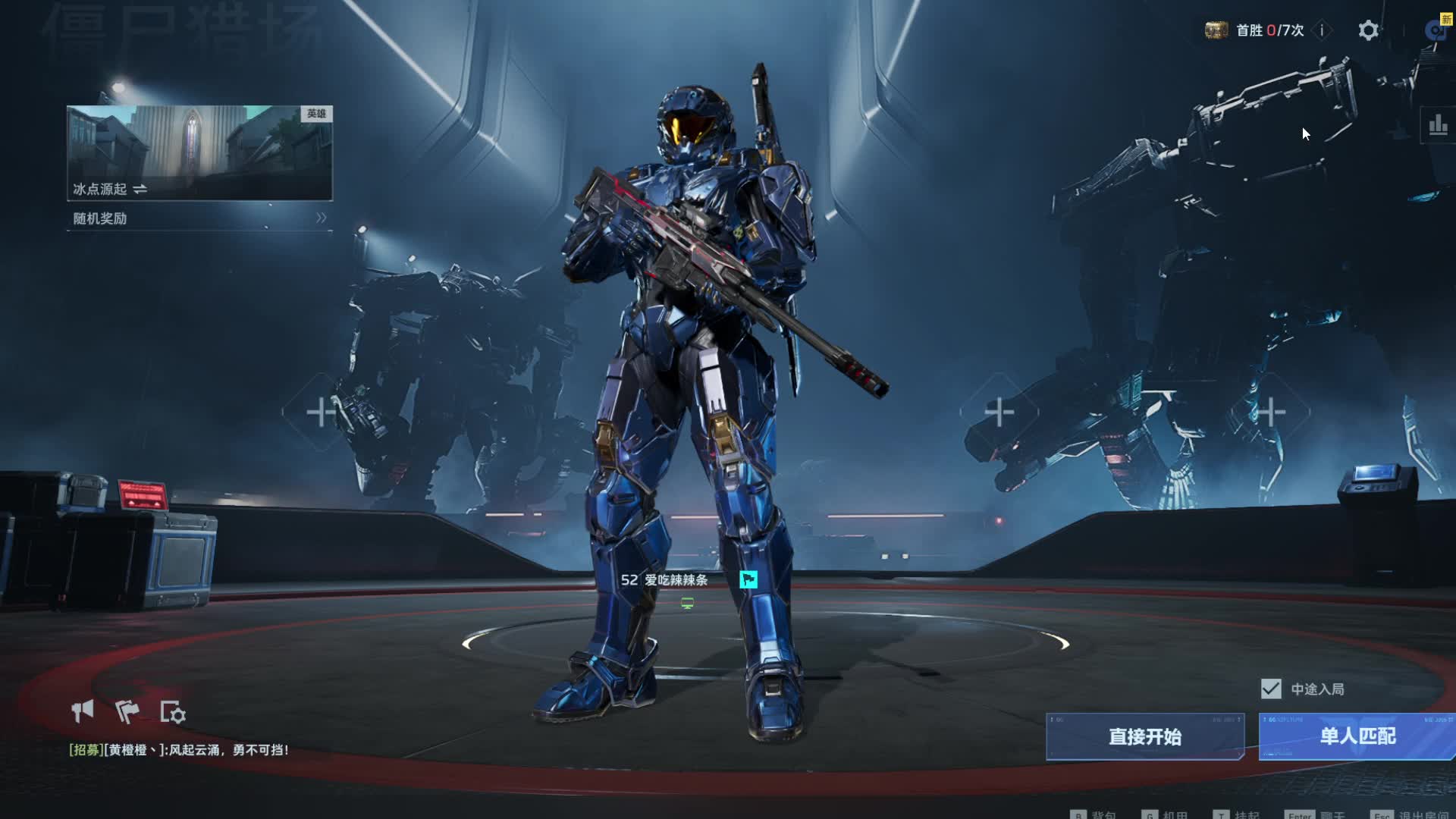This screenshot has width=1456, height=819.
Task: Open the bar chart statistics icon
Action: [x=1438, y=125]
